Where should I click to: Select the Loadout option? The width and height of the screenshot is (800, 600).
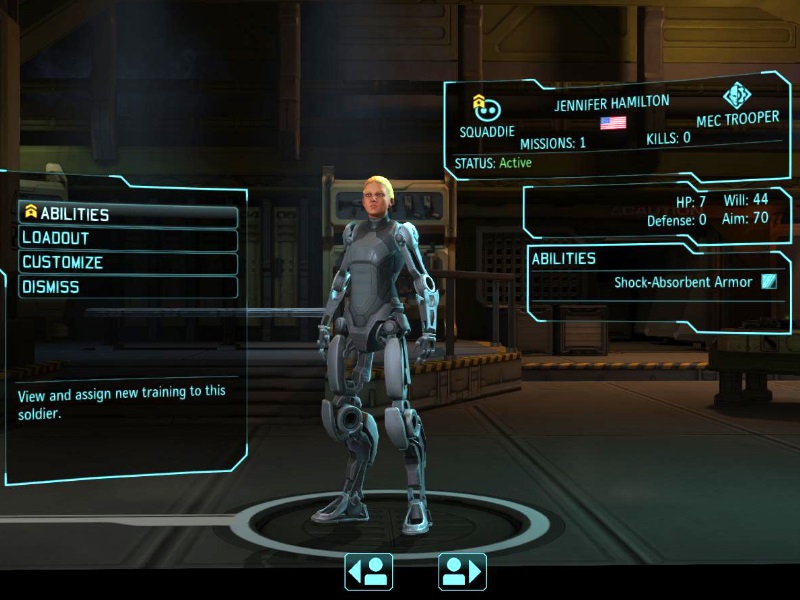point(128,239)
